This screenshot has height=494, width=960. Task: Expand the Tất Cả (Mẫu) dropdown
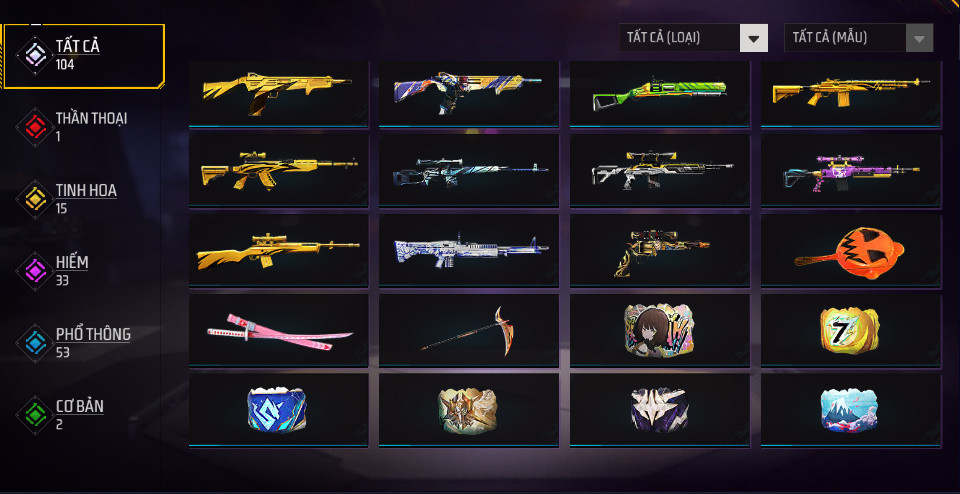[858, 38]
